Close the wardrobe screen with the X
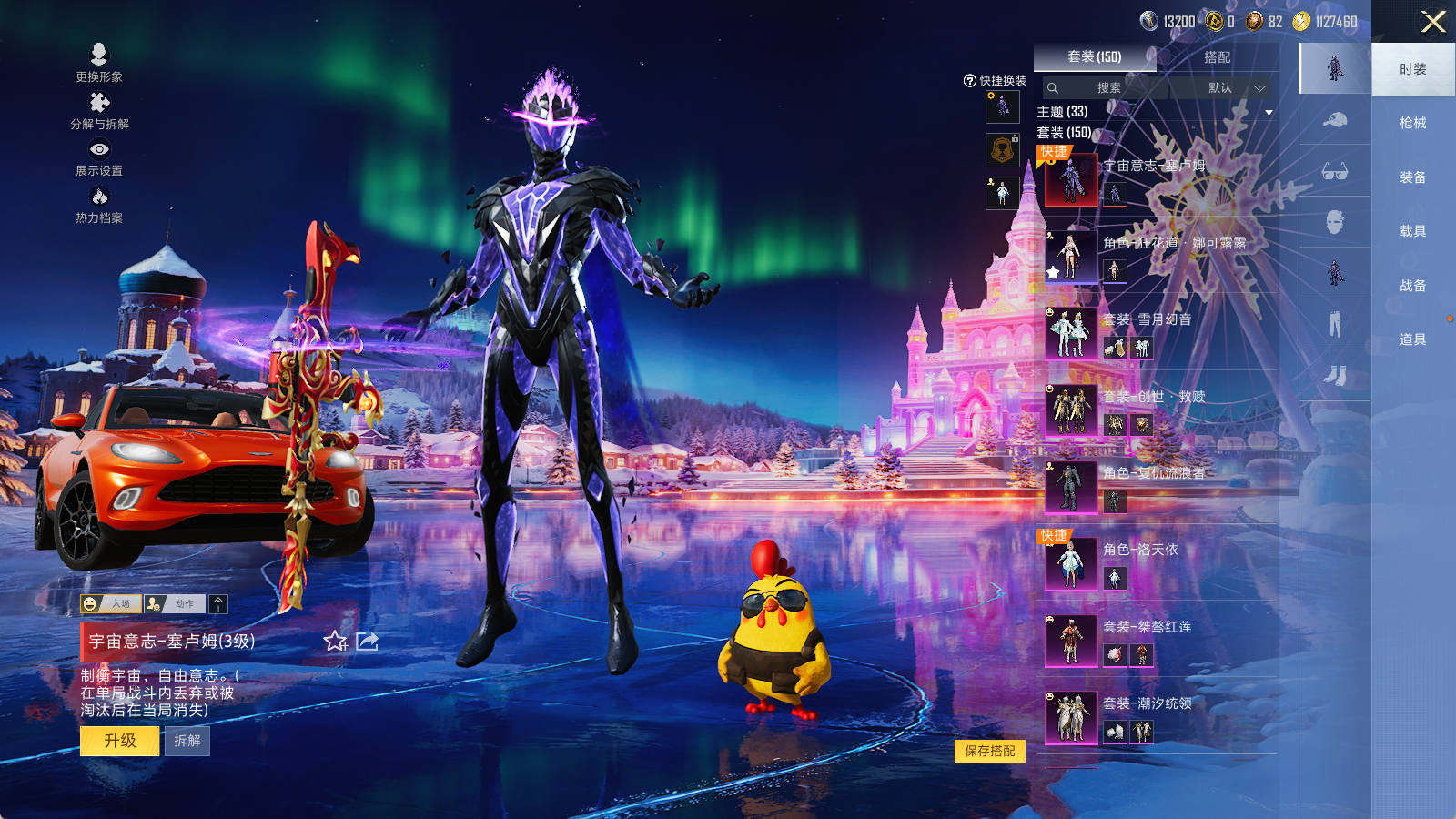The width and height of the screenshot is (1456, 819). 1433,22
